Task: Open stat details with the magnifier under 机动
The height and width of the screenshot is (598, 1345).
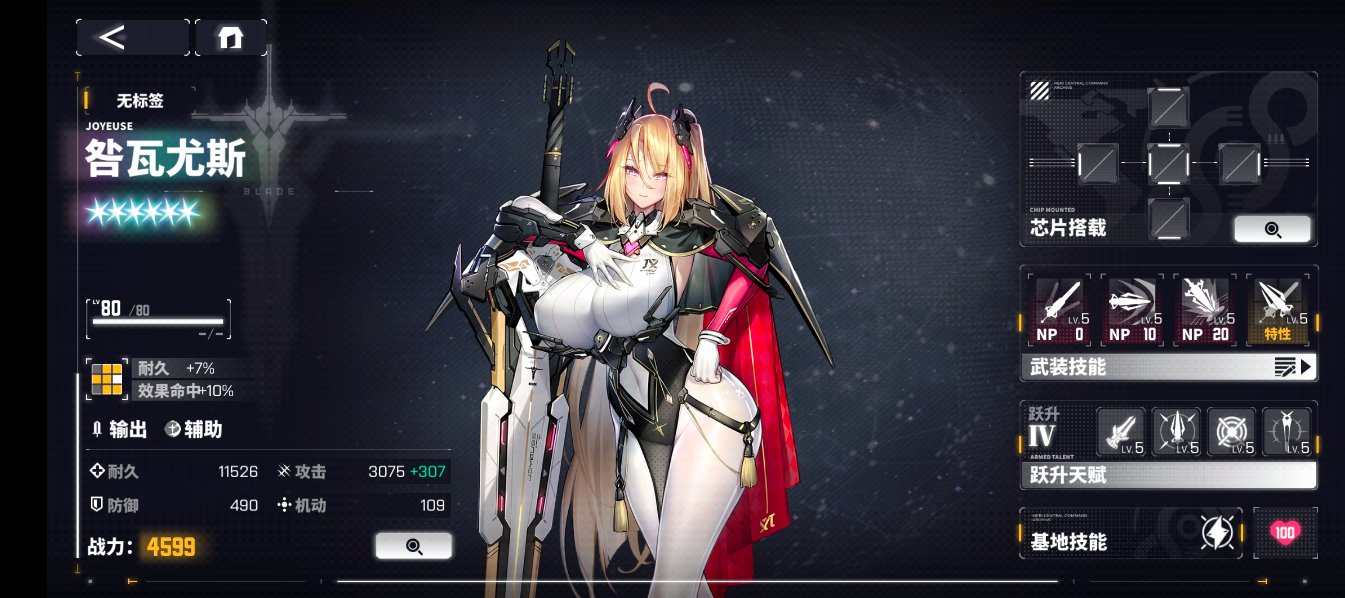Action: click(413, 545)
